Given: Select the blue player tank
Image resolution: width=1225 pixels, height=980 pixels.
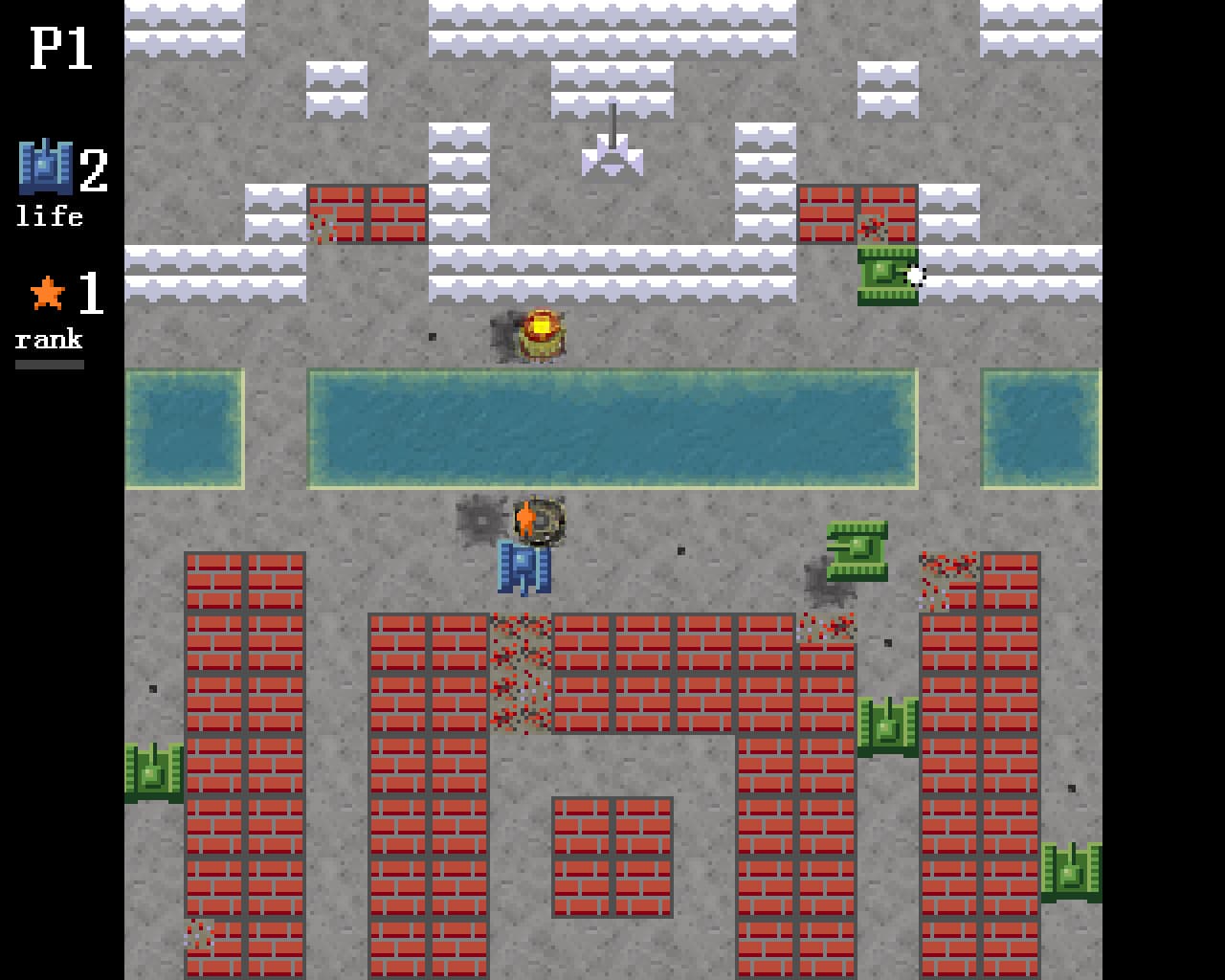Looking at the screenshot, I should coord(523,568).
